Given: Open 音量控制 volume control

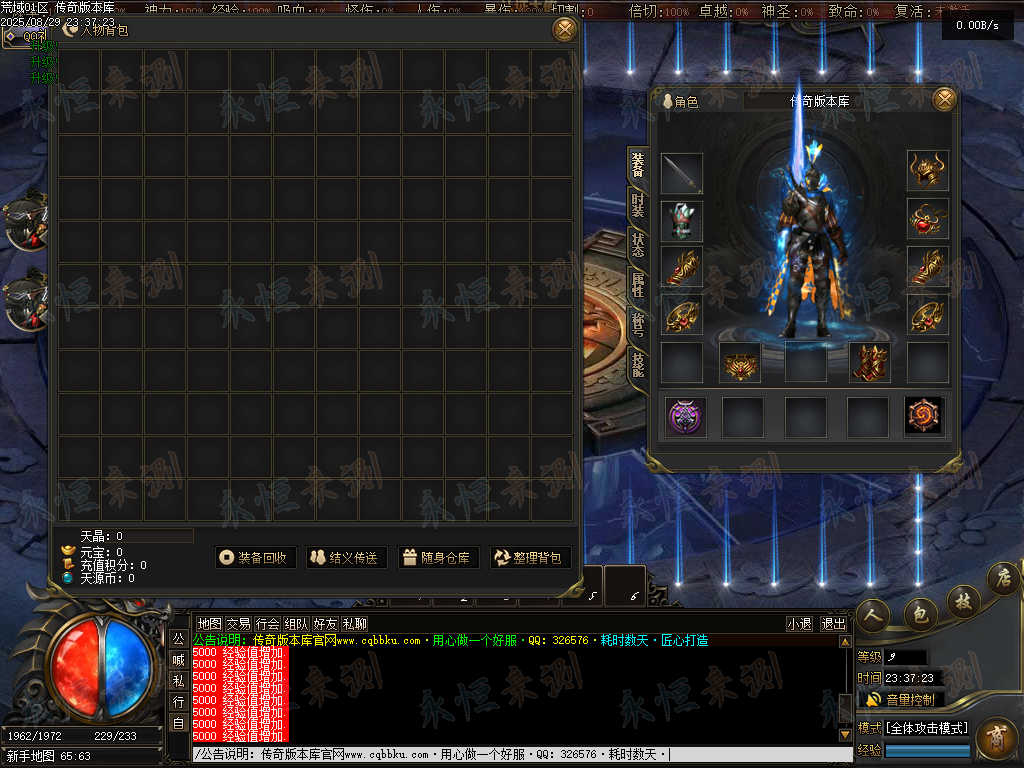Looking at the screenshot, I should coord(900,699).
